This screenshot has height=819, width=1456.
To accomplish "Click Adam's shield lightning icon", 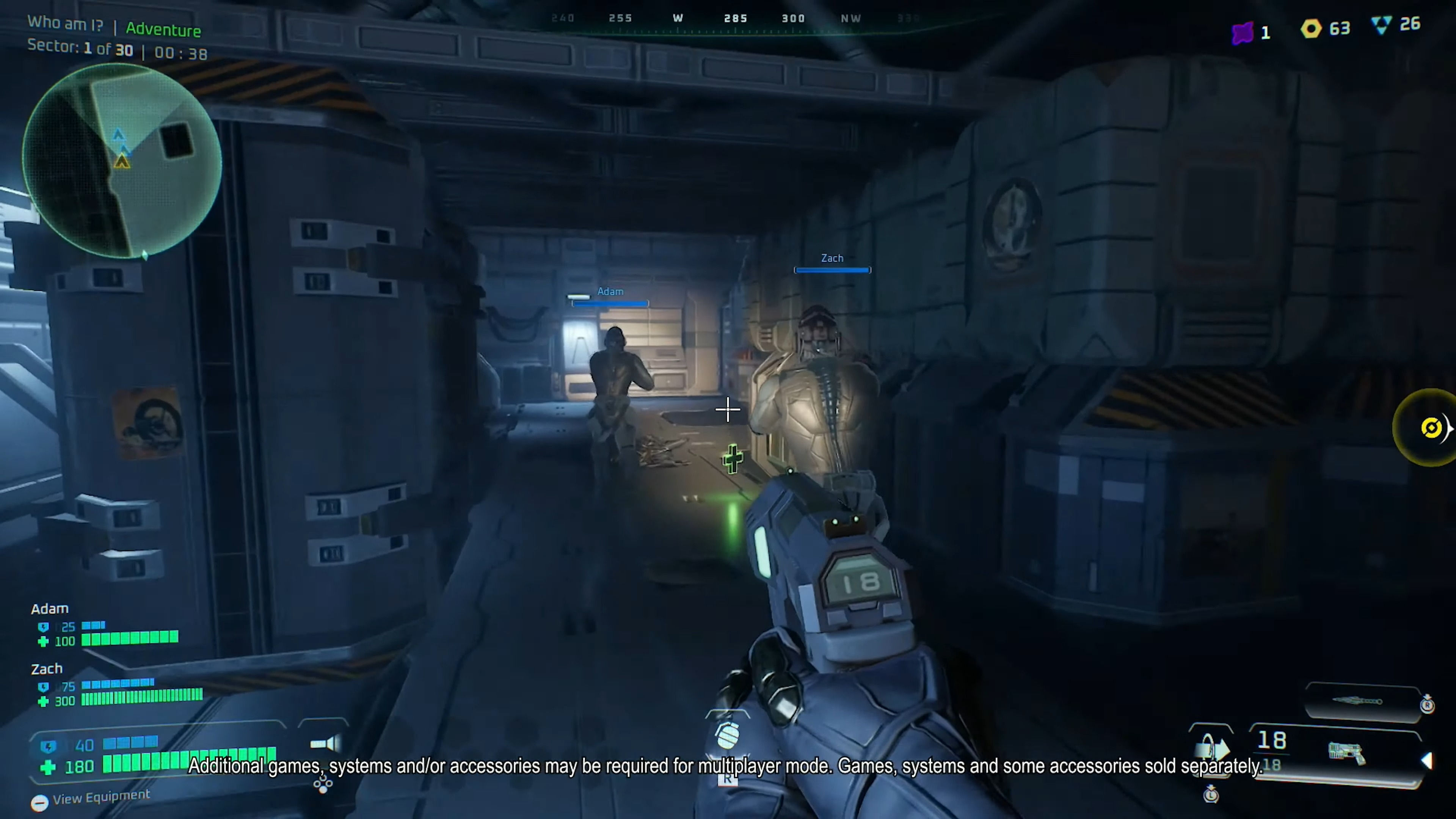I will pyautogui.click(x=43, y=626).
